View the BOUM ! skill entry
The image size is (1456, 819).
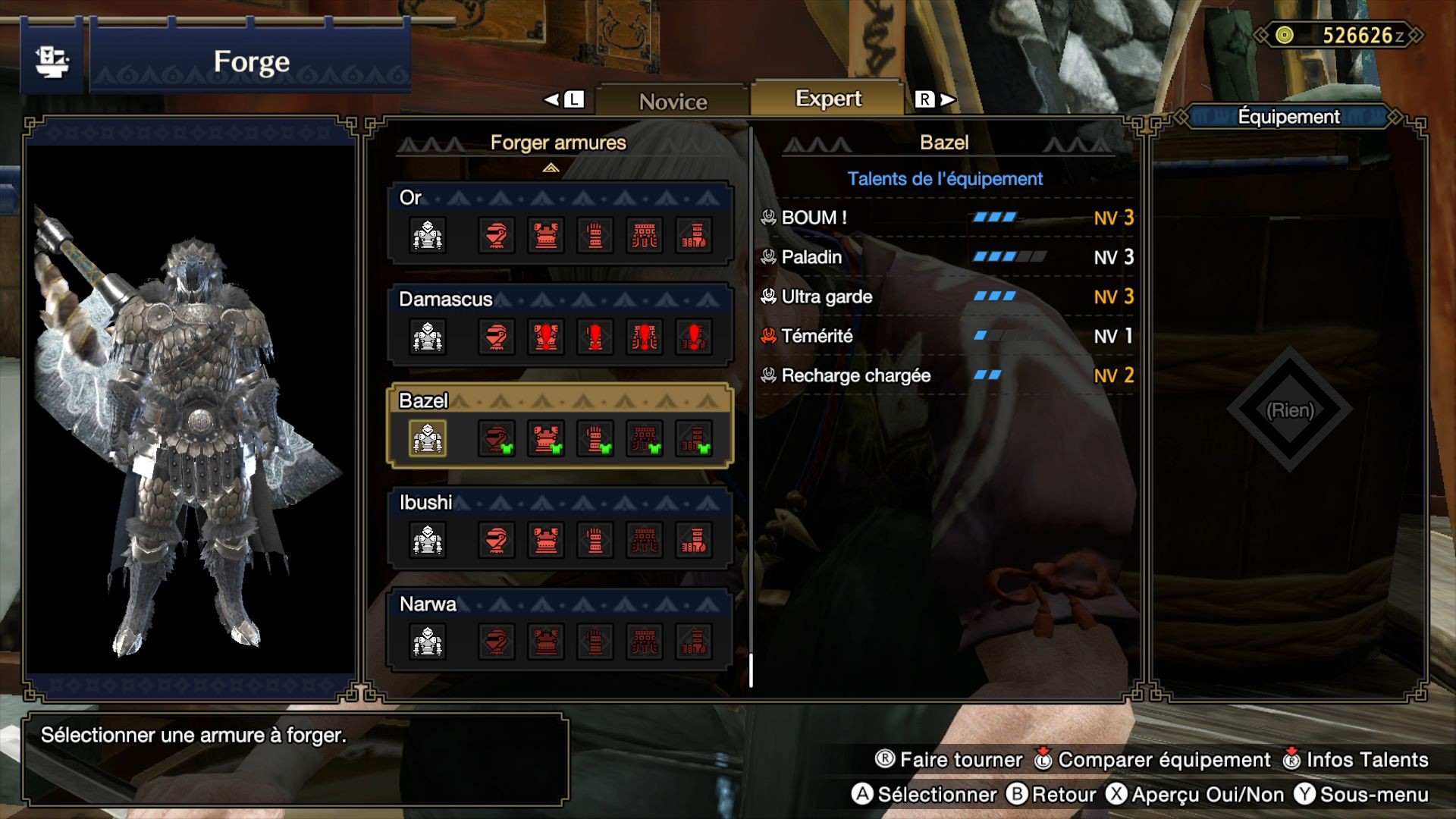click(x=946, y=218)
